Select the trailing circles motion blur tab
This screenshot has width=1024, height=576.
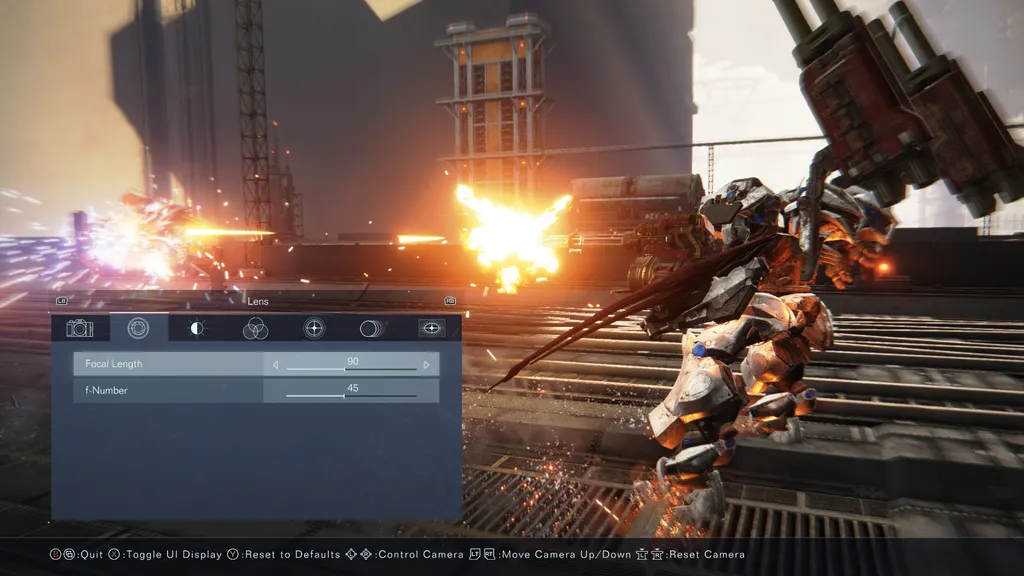tap(372, 328)
